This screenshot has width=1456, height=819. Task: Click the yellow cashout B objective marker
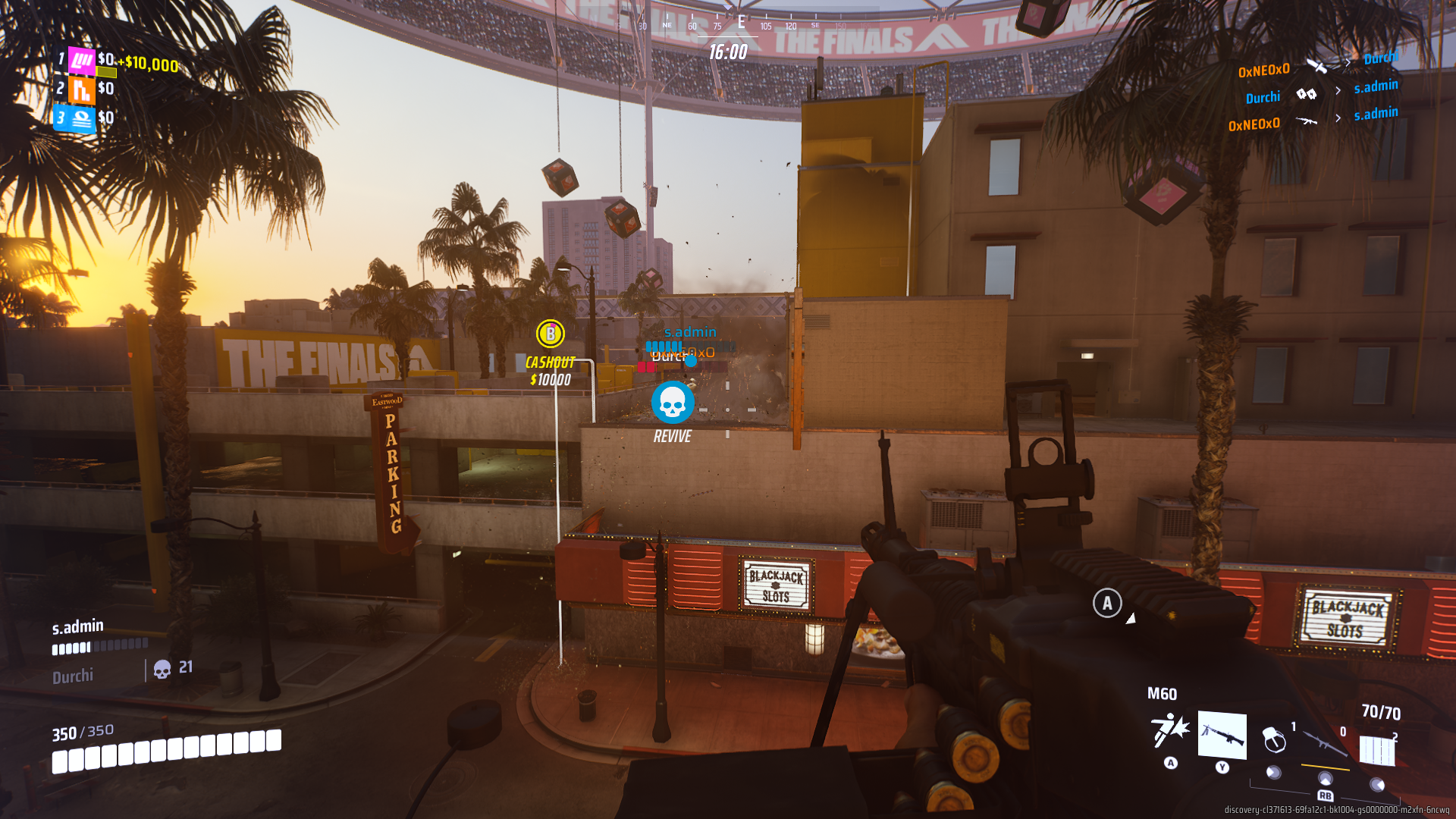pyautogui.click(x=551, y=334)
